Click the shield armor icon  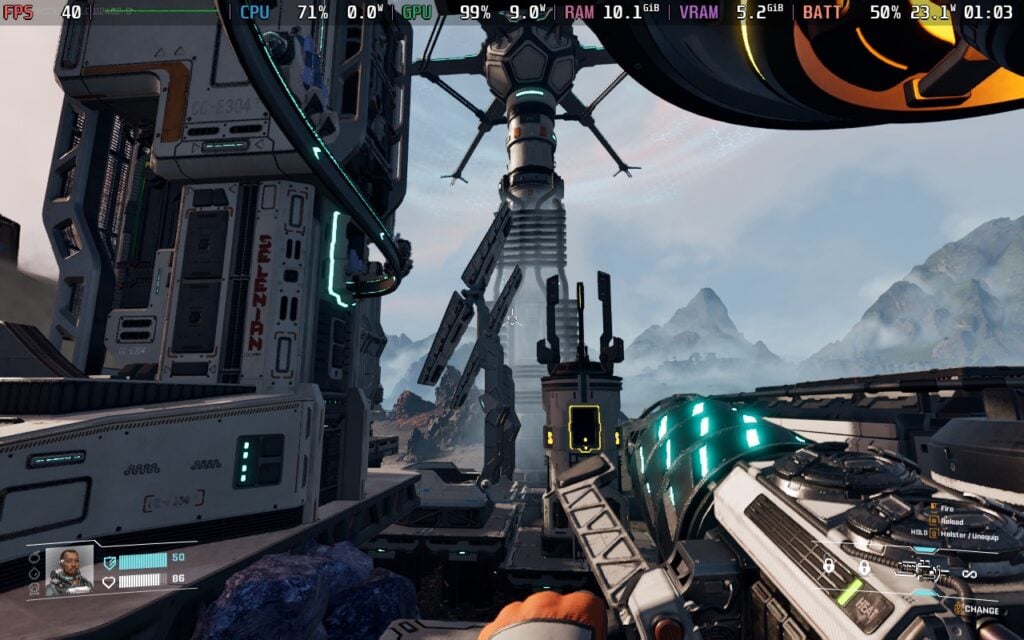[109, 560]
